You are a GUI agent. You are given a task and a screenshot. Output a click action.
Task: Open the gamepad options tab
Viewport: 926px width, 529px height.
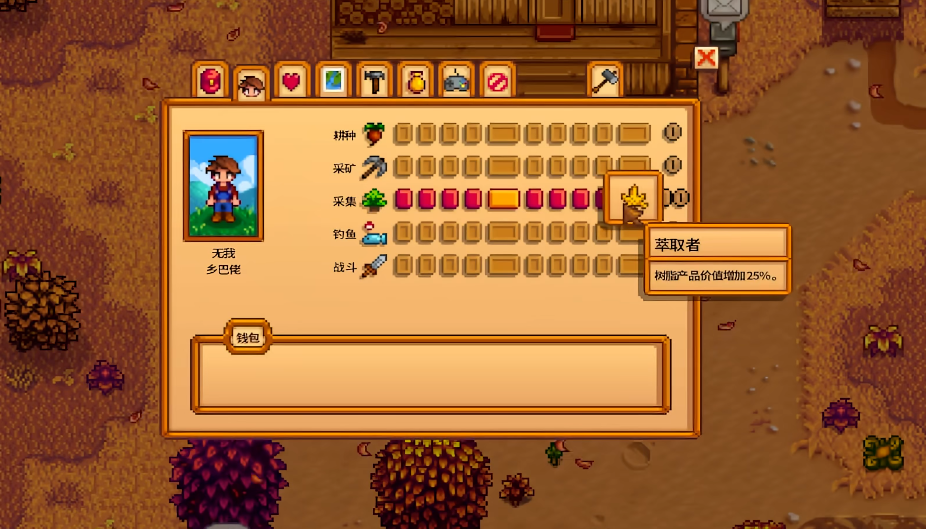pos(457,81)
